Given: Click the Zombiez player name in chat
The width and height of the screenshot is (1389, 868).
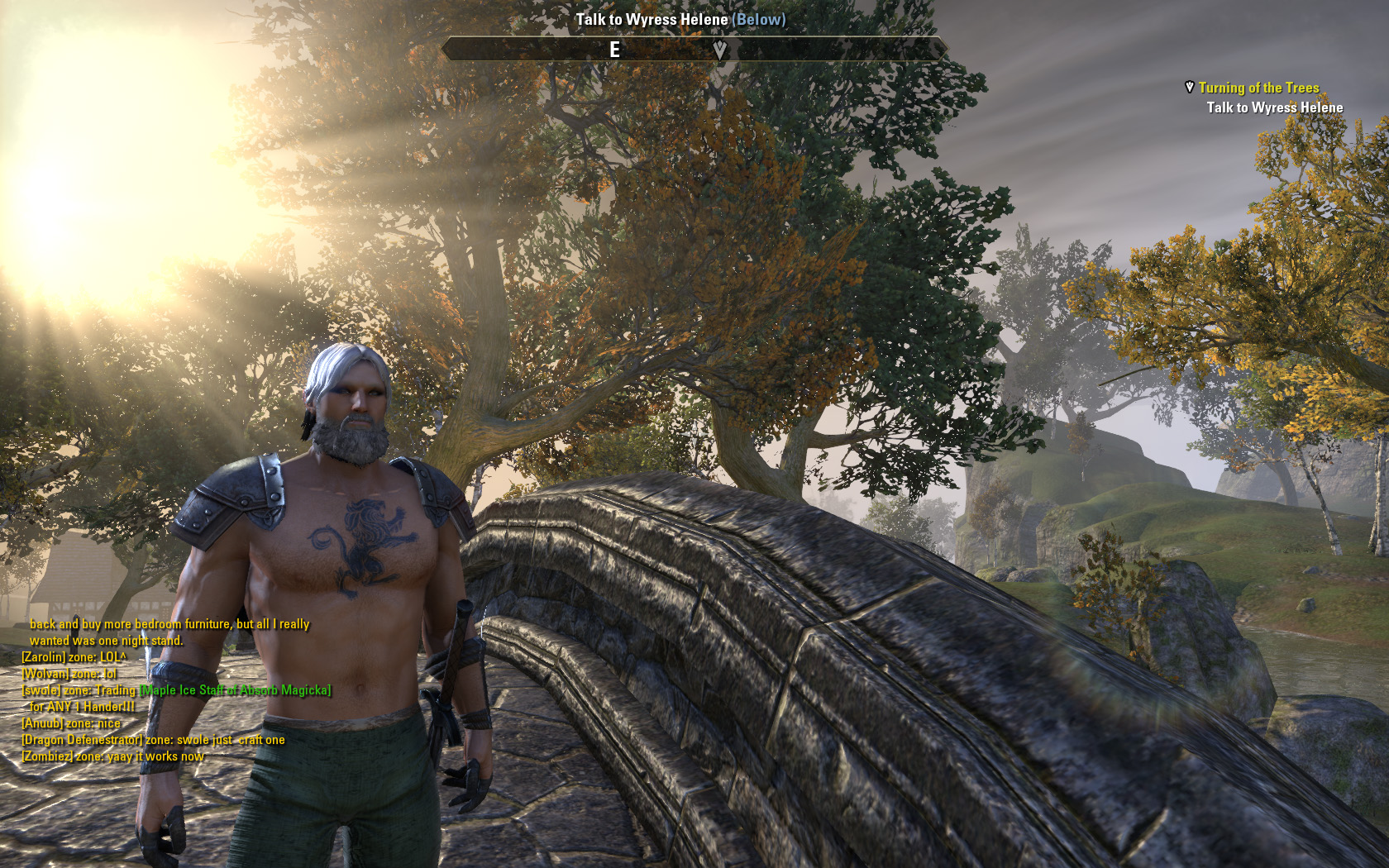Looking at the screenshot, I should tap(46, 756).
